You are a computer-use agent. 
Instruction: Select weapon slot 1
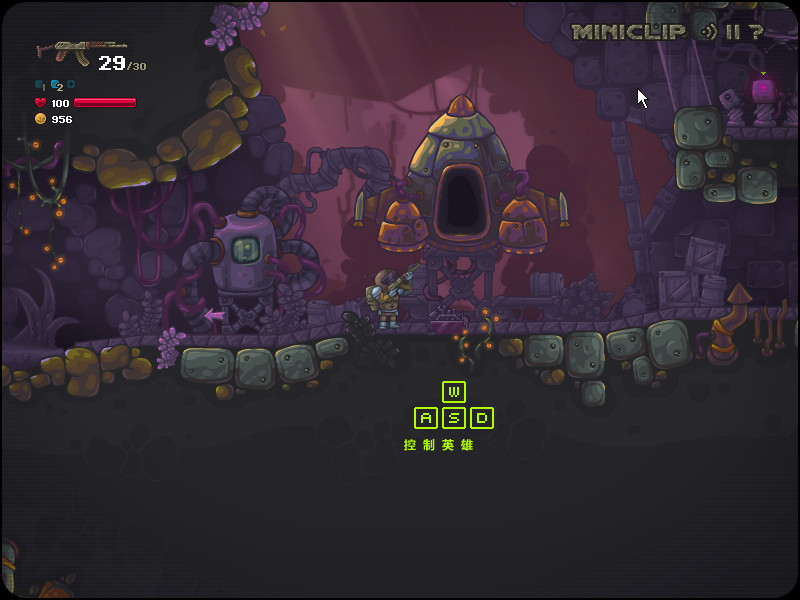tap(40, 86)
